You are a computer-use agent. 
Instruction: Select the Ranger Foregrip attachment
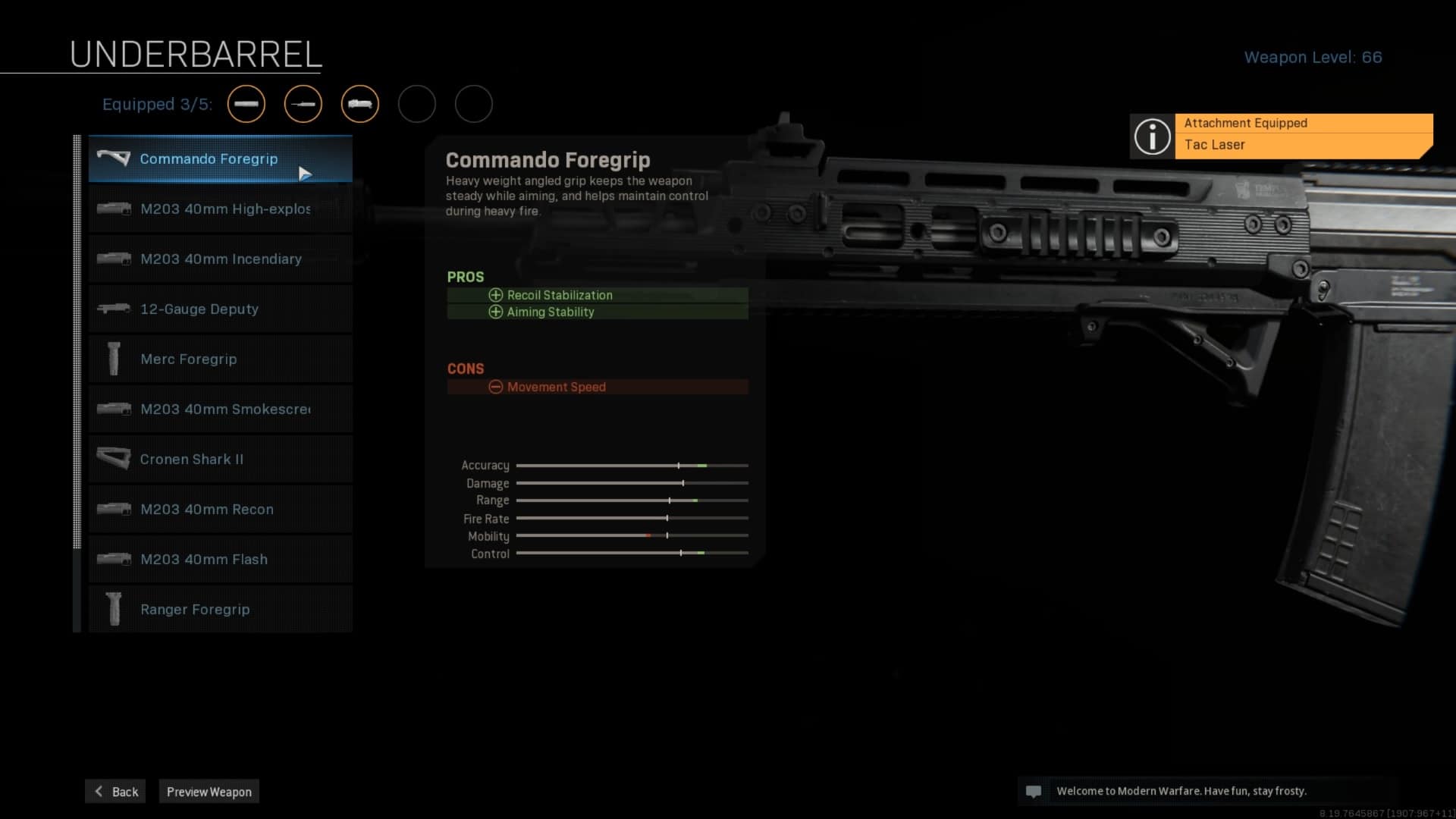(x=220, y=610)
